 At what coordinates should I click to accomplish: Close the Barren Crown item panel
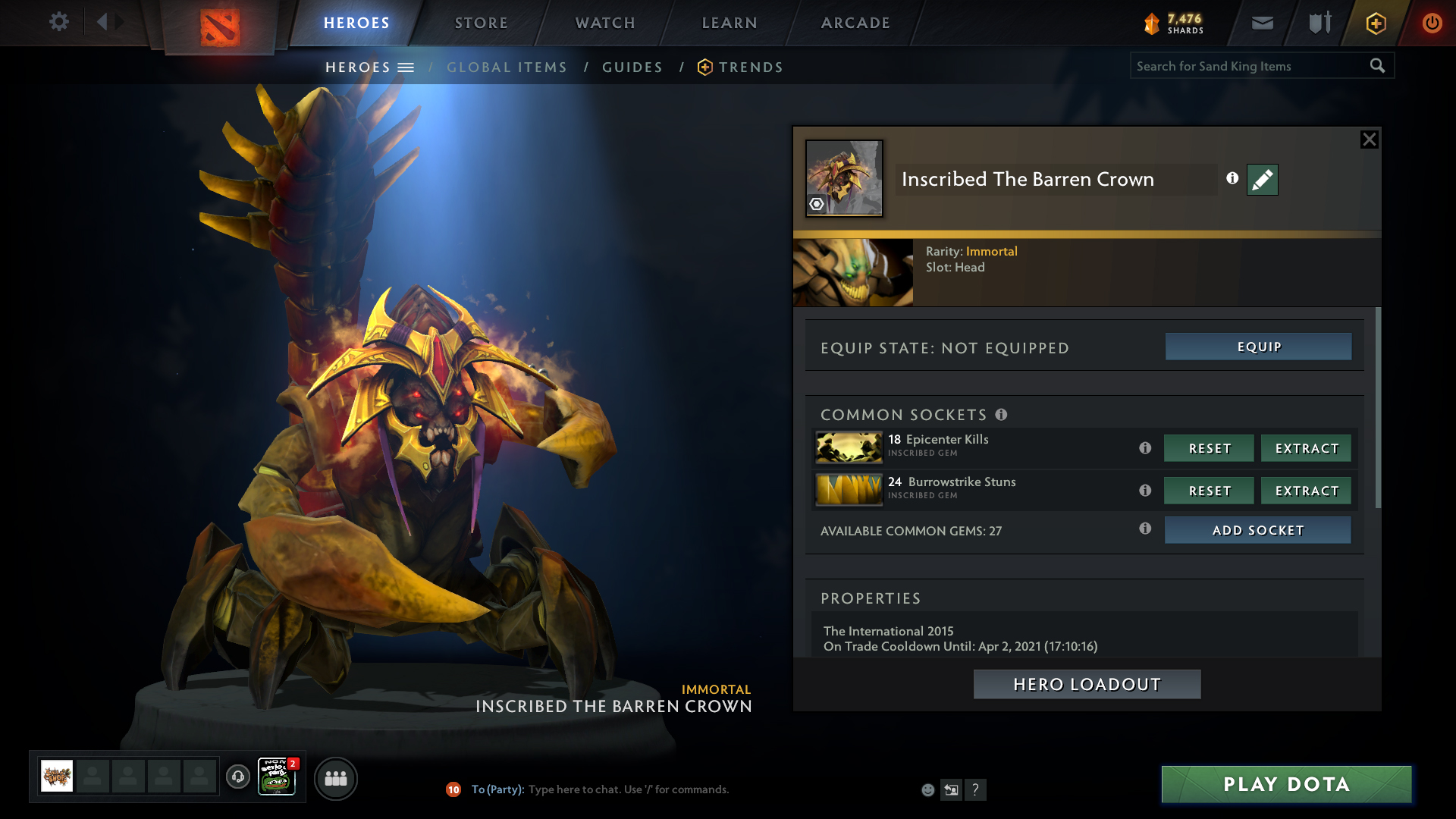click(1369, 140)
